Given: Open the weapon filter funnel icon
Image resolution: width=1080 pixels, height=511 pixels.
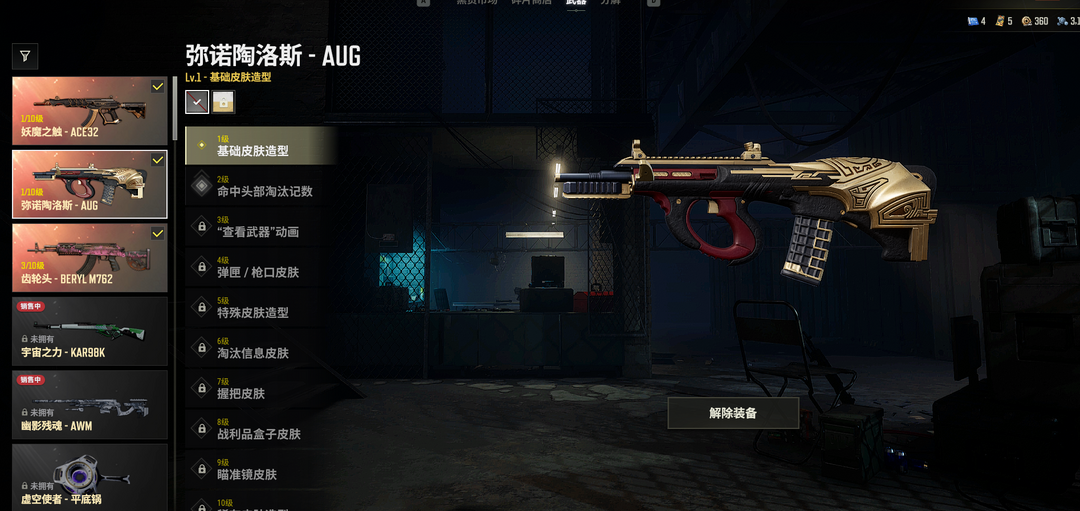Looking at the screenshot, I should pyautogui.click(x=25, y=56).
